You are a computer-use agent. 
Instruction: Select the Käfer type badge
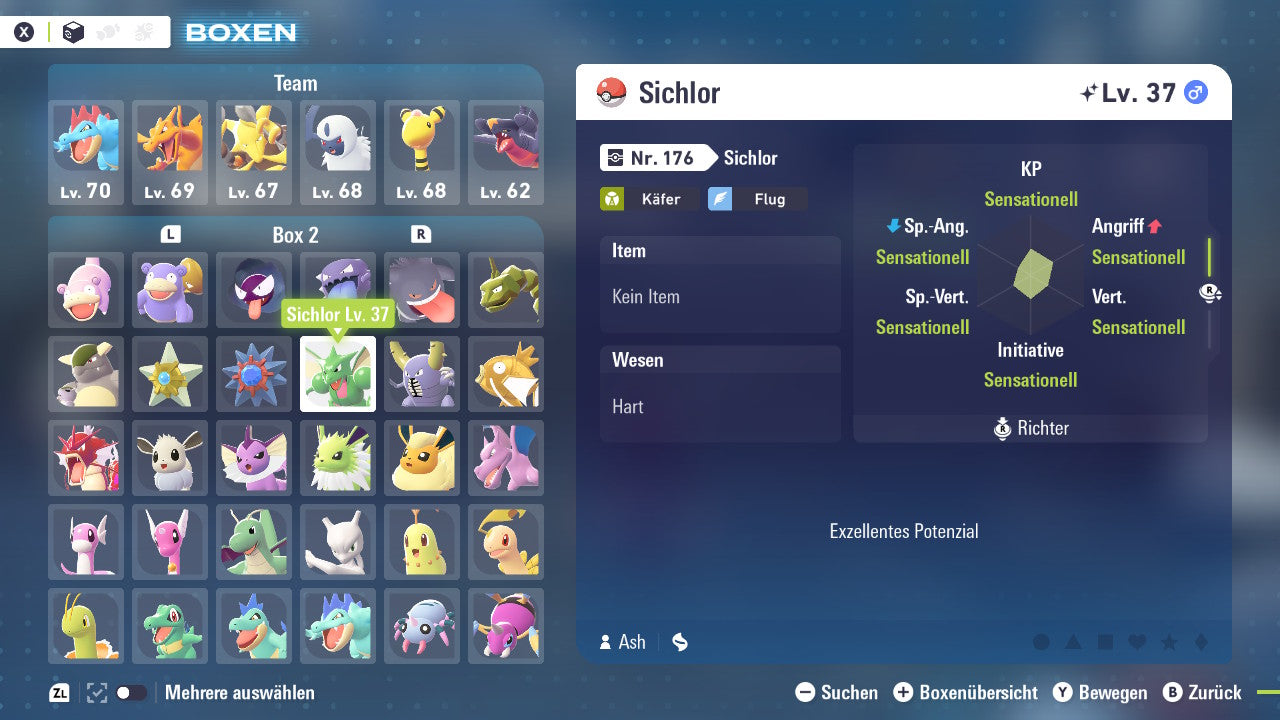650,199
